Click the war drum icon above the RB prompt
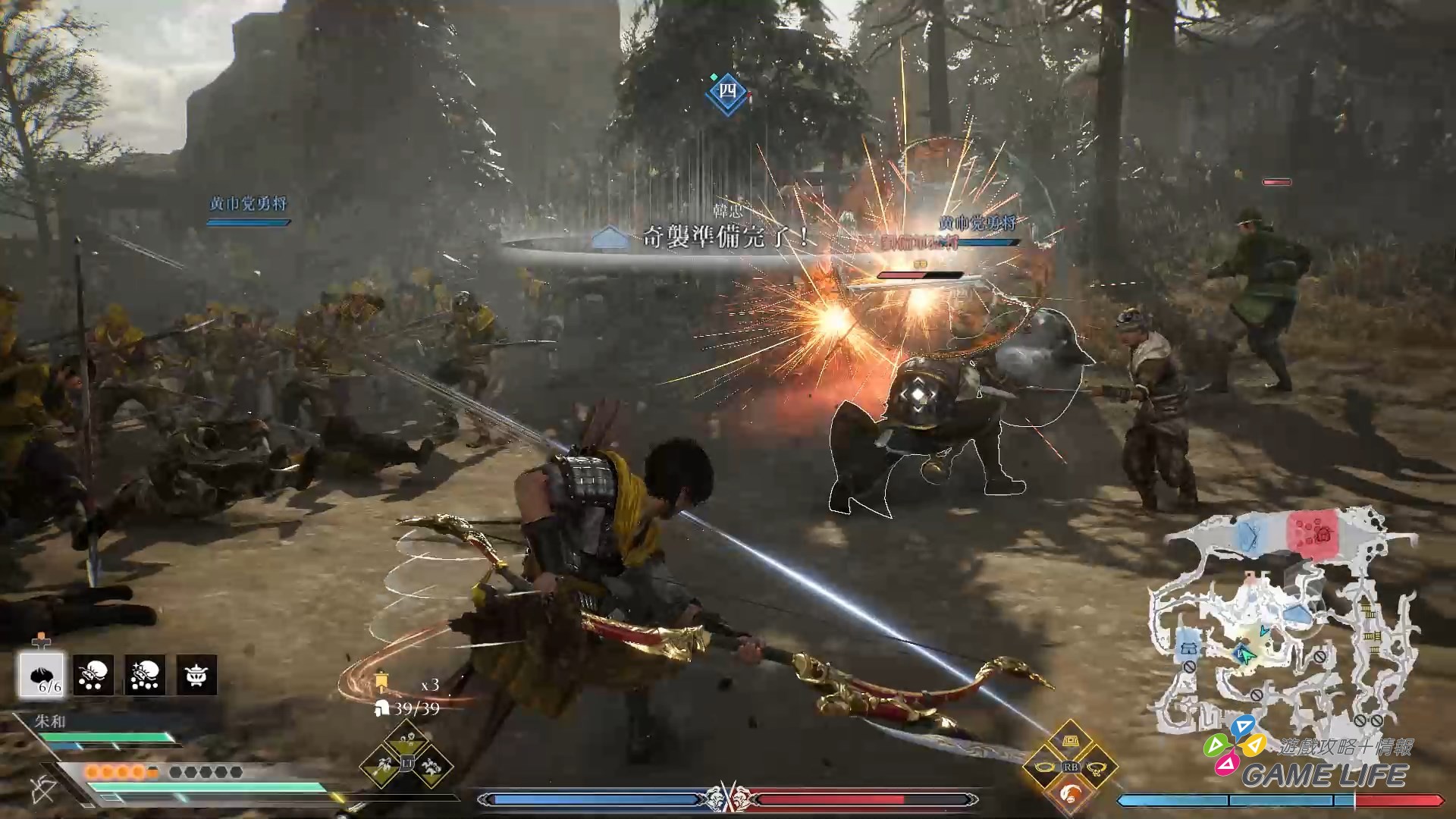Image resolution: width=1456 pixels, height=819 pixels. [x=1071, y=740]
